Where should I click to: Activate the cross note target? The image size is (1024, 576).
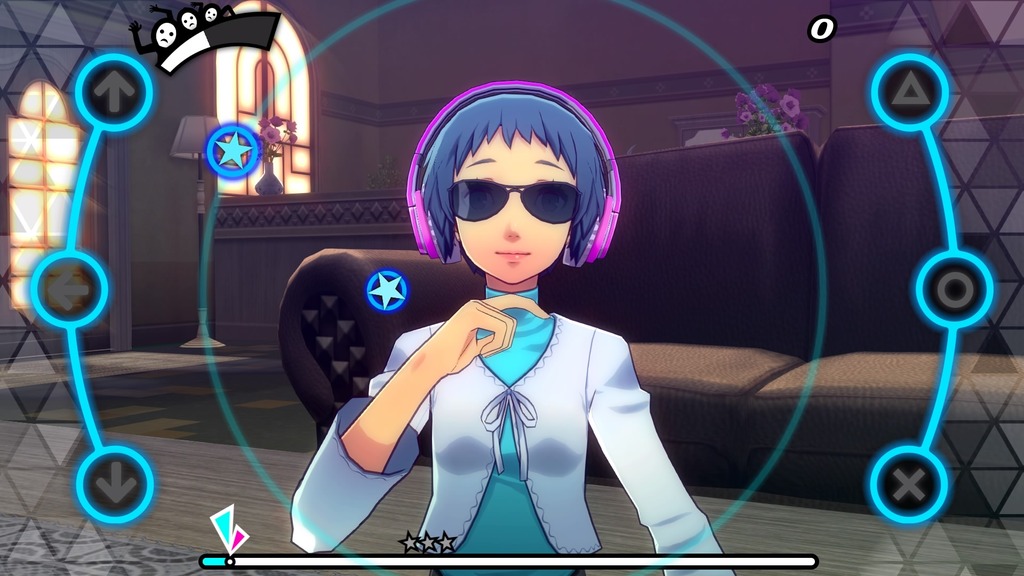pos(909,485)
